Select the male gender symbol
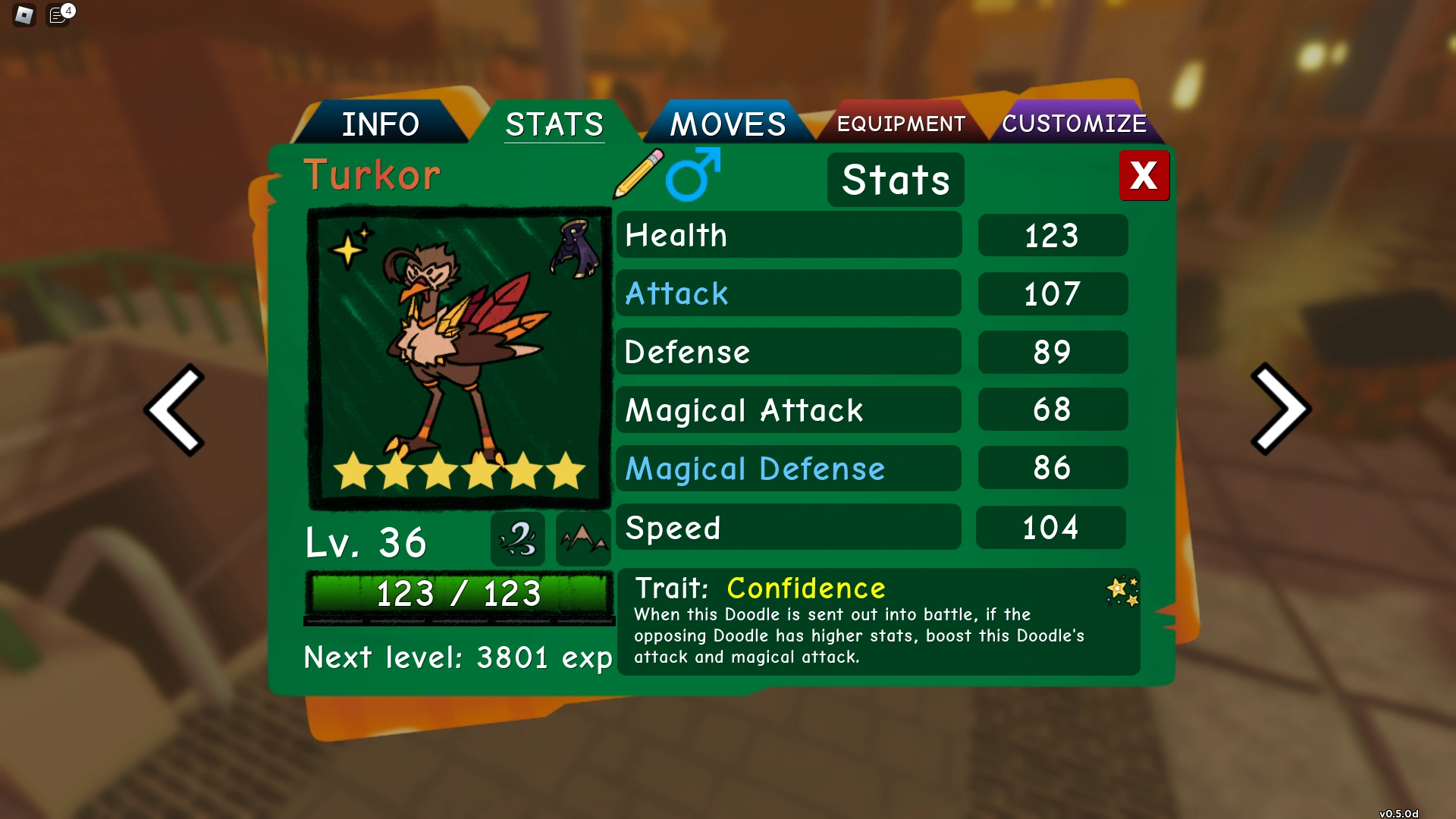Viewport: 1456px width, 819px height. coord(692,174)
